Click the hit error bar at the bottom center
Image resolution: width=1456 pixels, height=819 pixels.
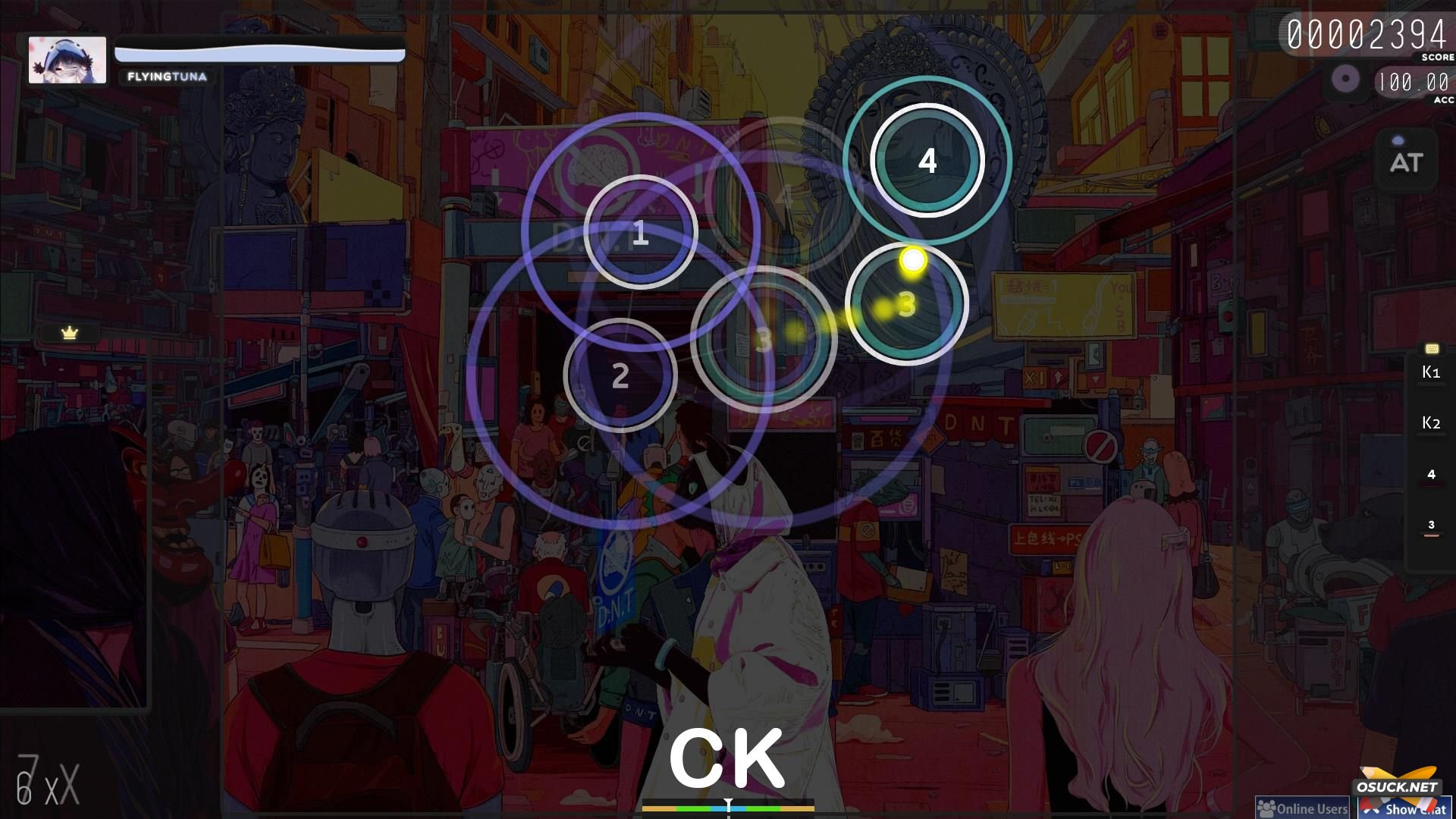(728, 809)
